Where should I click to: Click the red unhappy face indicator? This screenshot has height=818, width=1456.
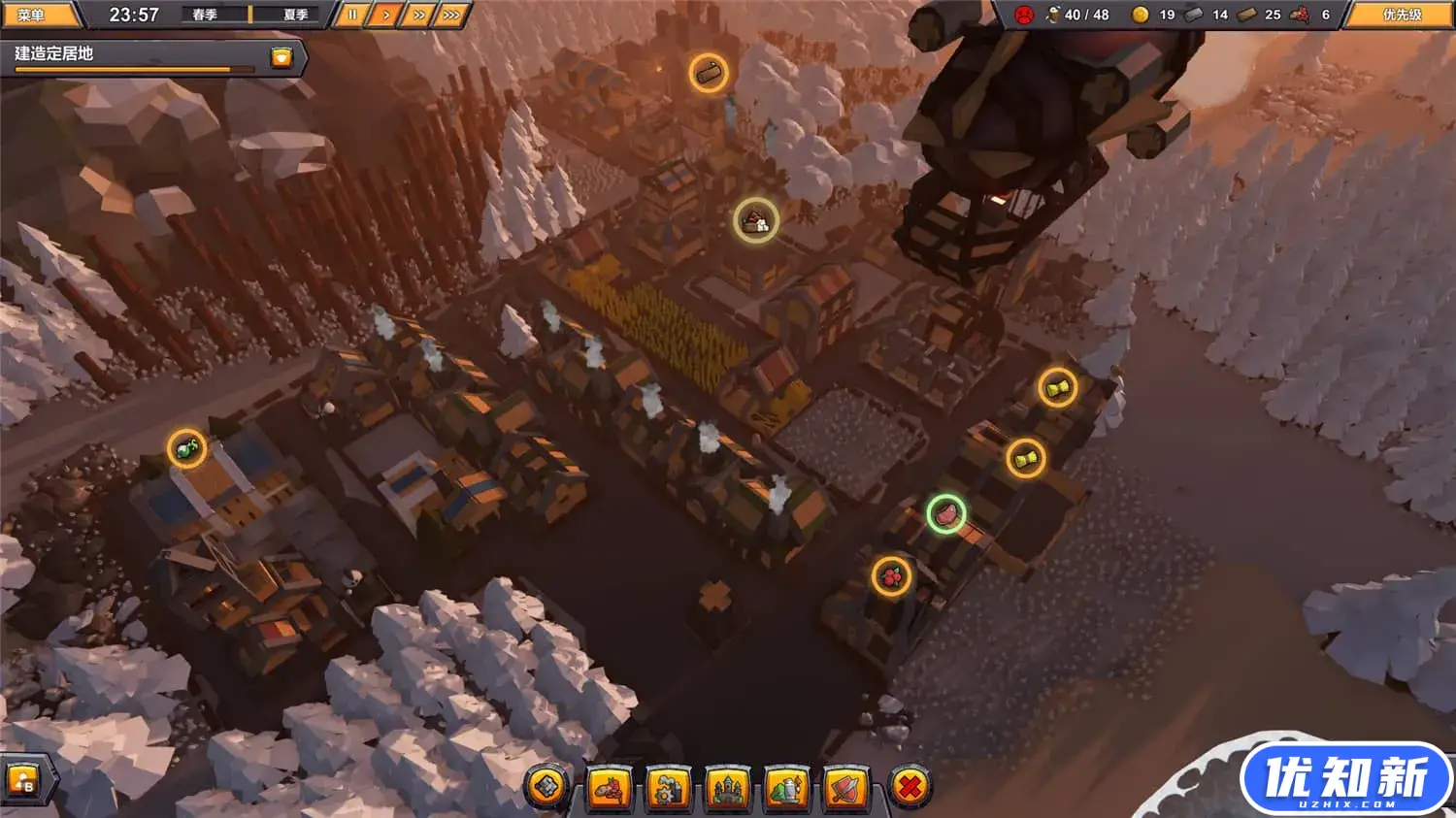point(1023,15)
